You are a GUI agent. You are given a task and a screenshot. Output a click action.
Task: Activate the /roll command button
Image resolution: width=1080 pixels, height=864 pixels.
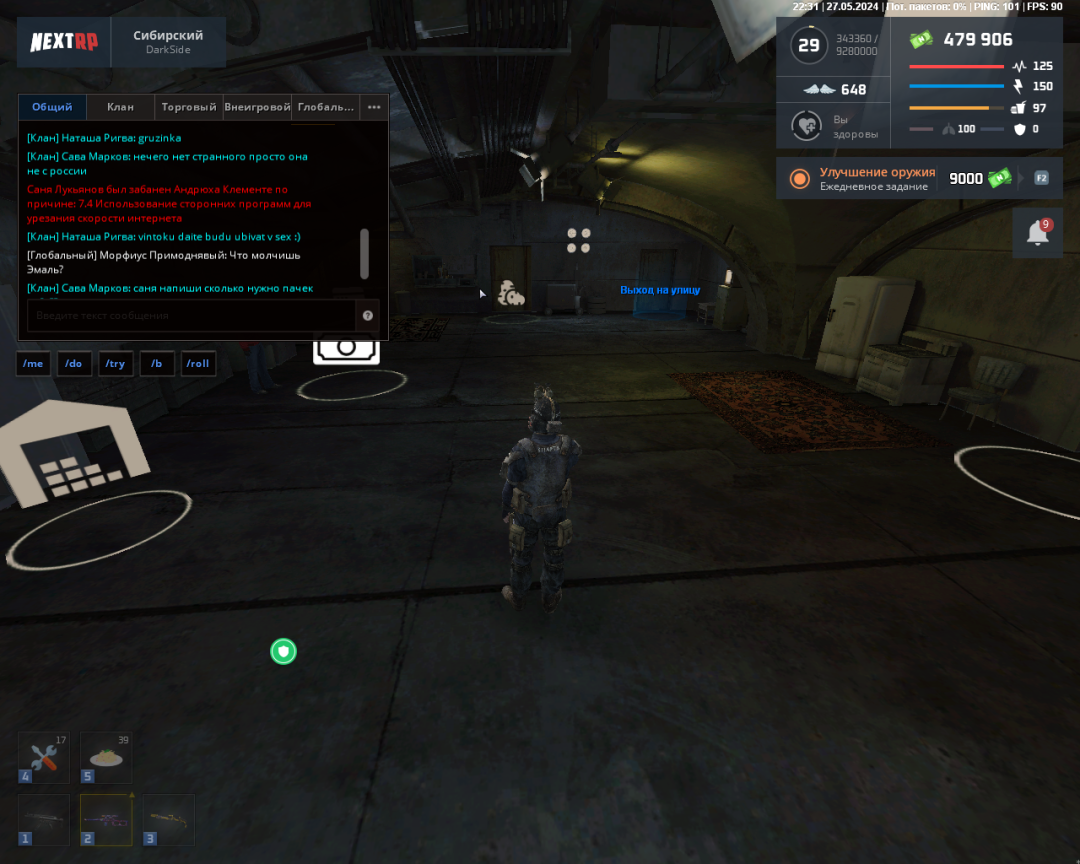coord(198,363)
